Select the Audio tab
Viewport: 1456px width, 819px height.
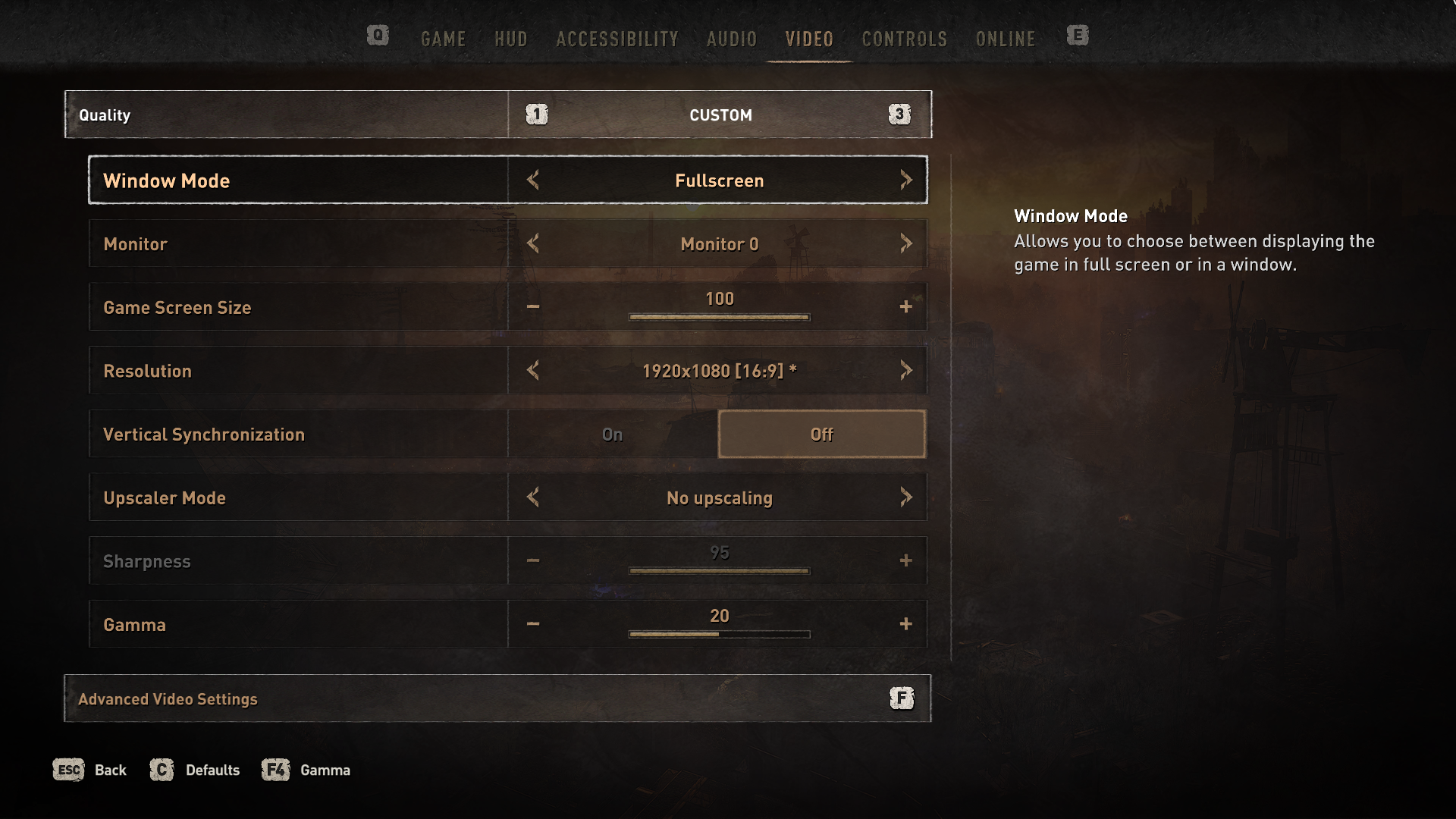tap(731, 39)
